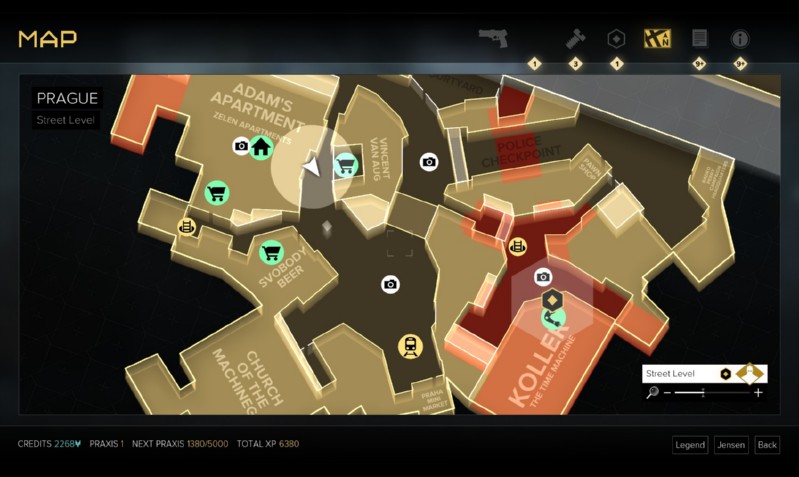
Task: Click the mission hexagon marker at Koller
Action: tap(551, 299)
